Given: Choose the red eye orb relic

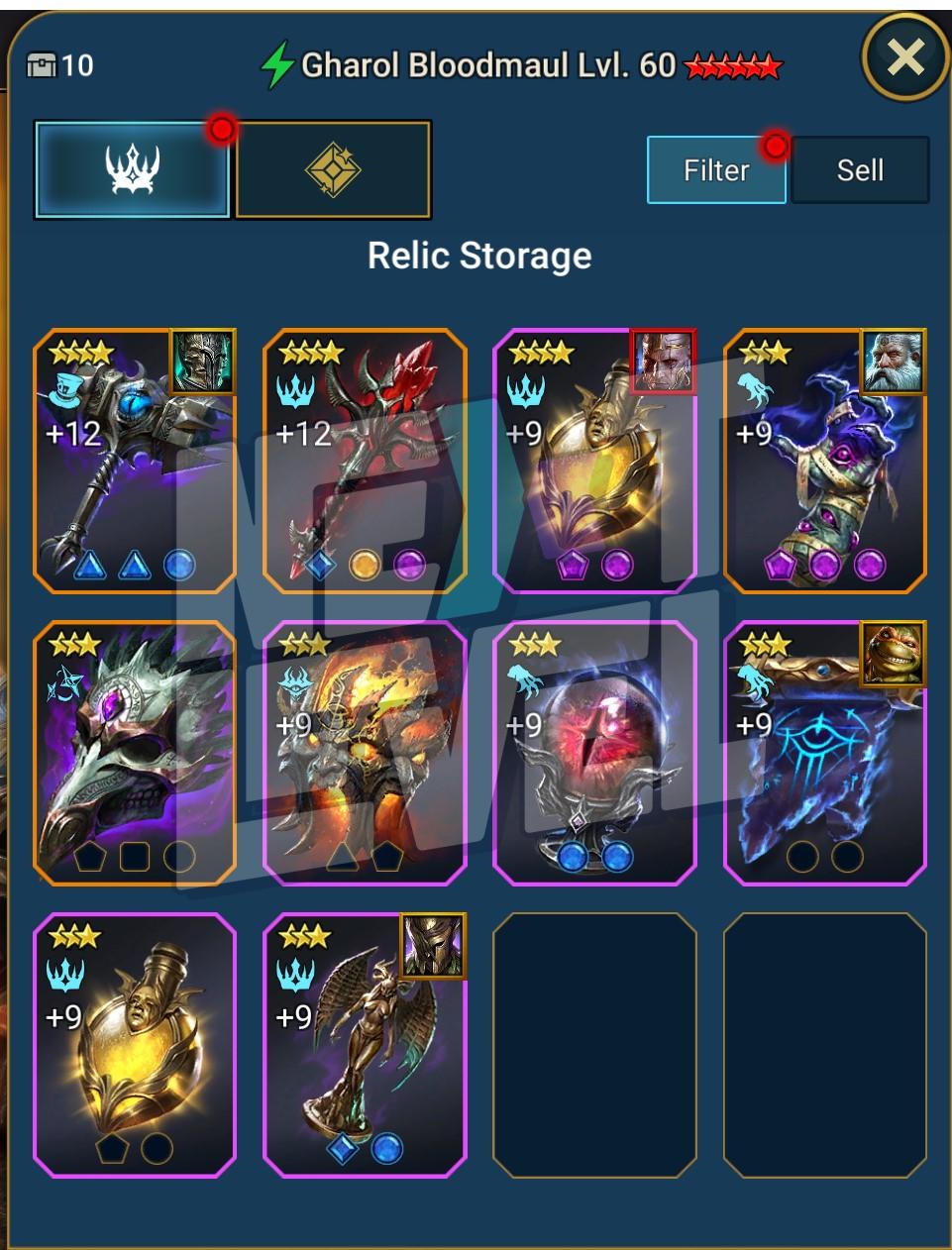Looking at the screenshot, I should (594, 753).
